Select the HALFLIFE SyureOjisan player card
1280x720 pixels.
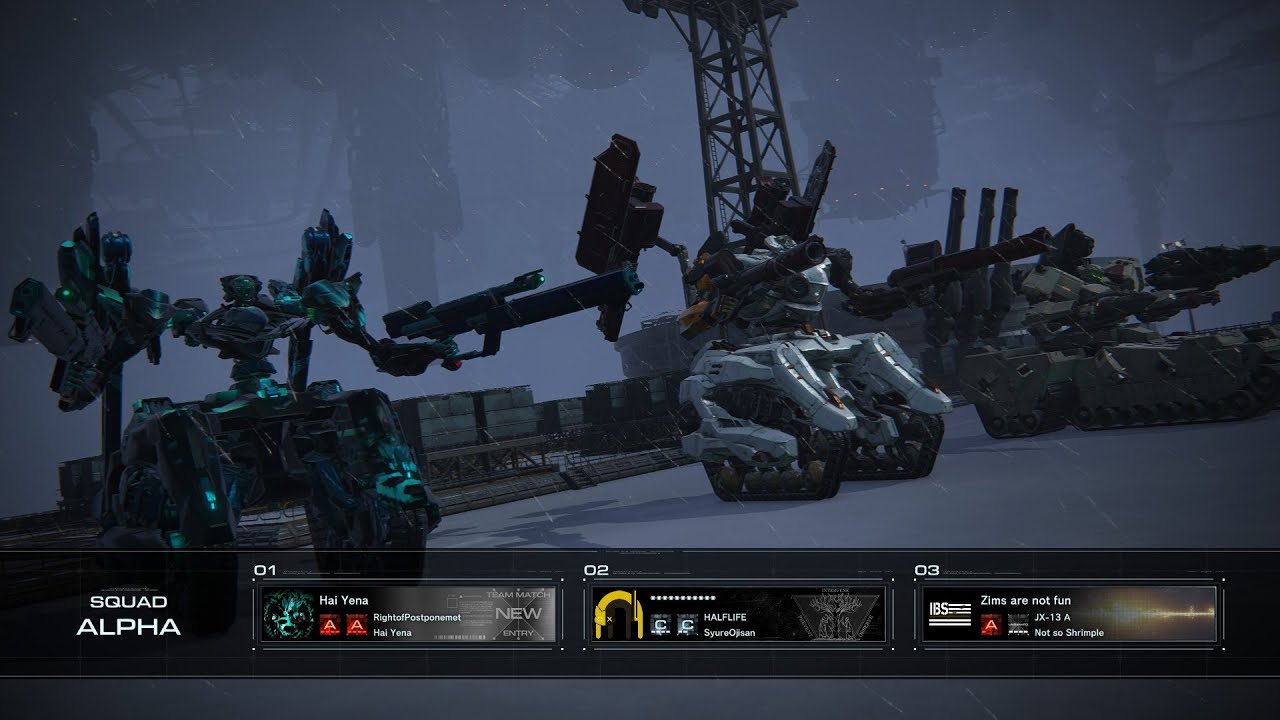pyautogui.click(x=738, y=614)
